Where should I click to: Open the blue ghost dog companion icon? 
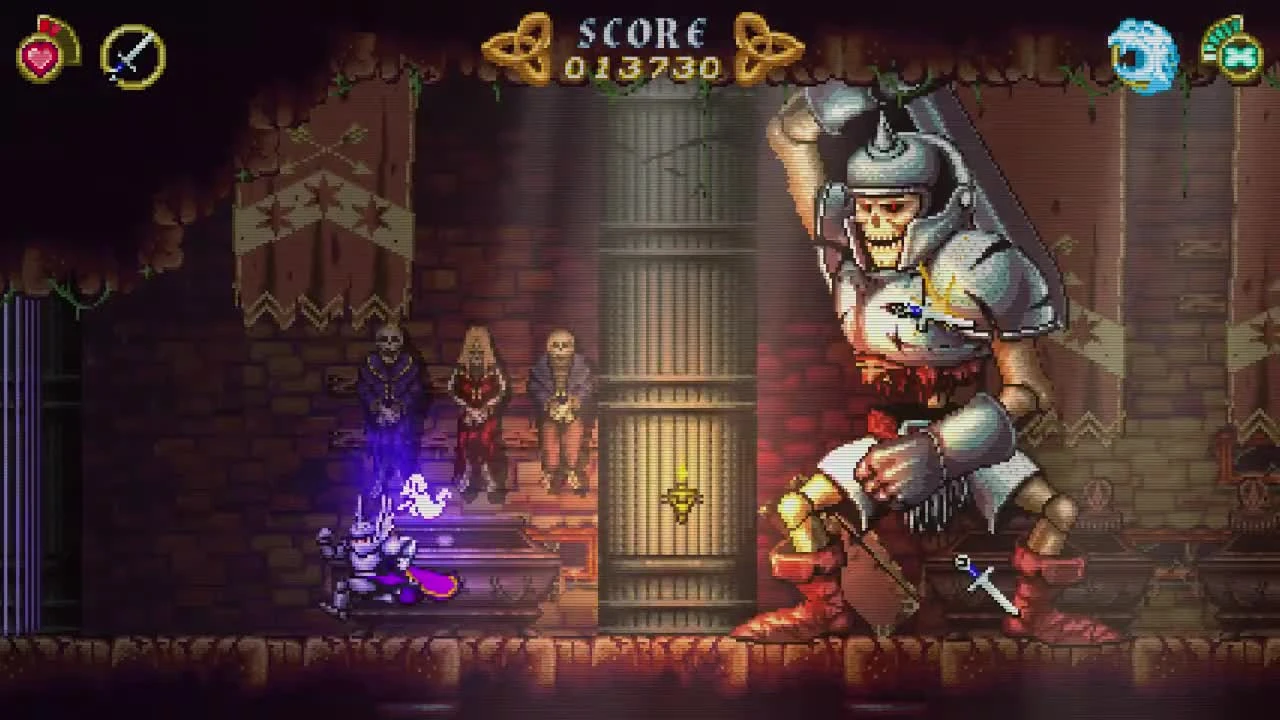1140,55
